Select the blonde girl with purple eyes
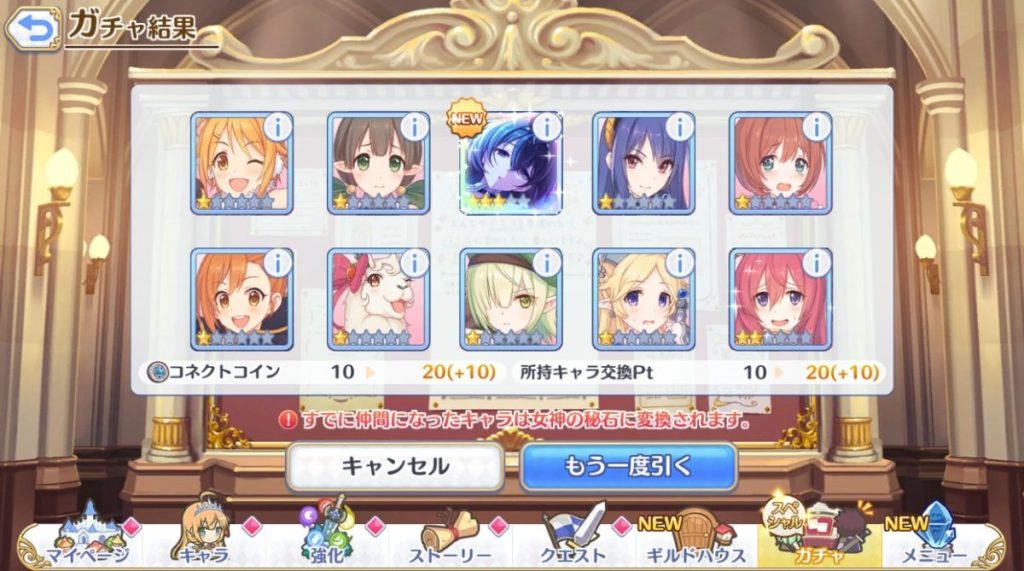1024x571 pixels. point(644,300)
